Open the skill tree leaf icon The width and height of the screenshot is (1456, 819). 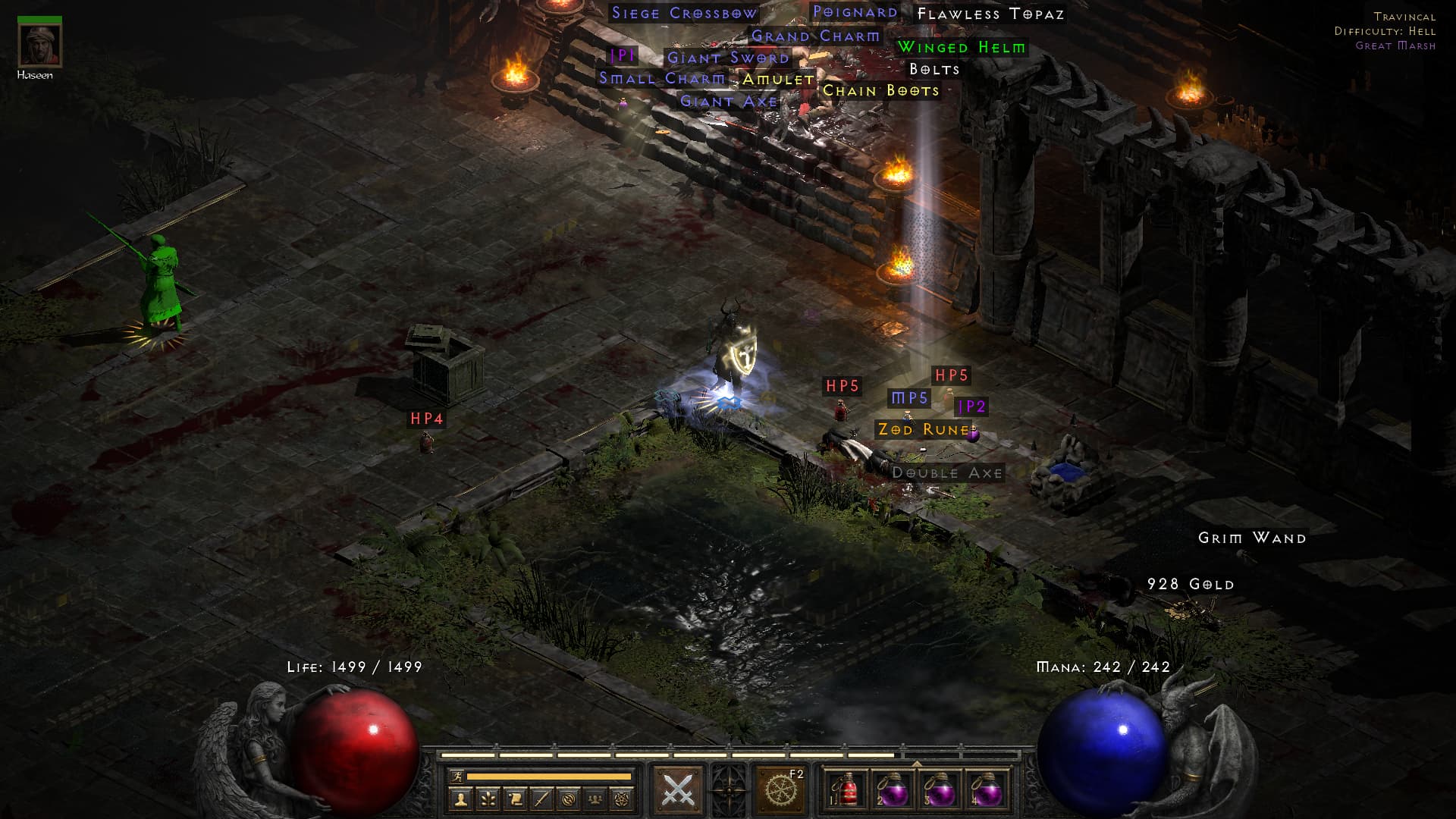pos(488,798)
